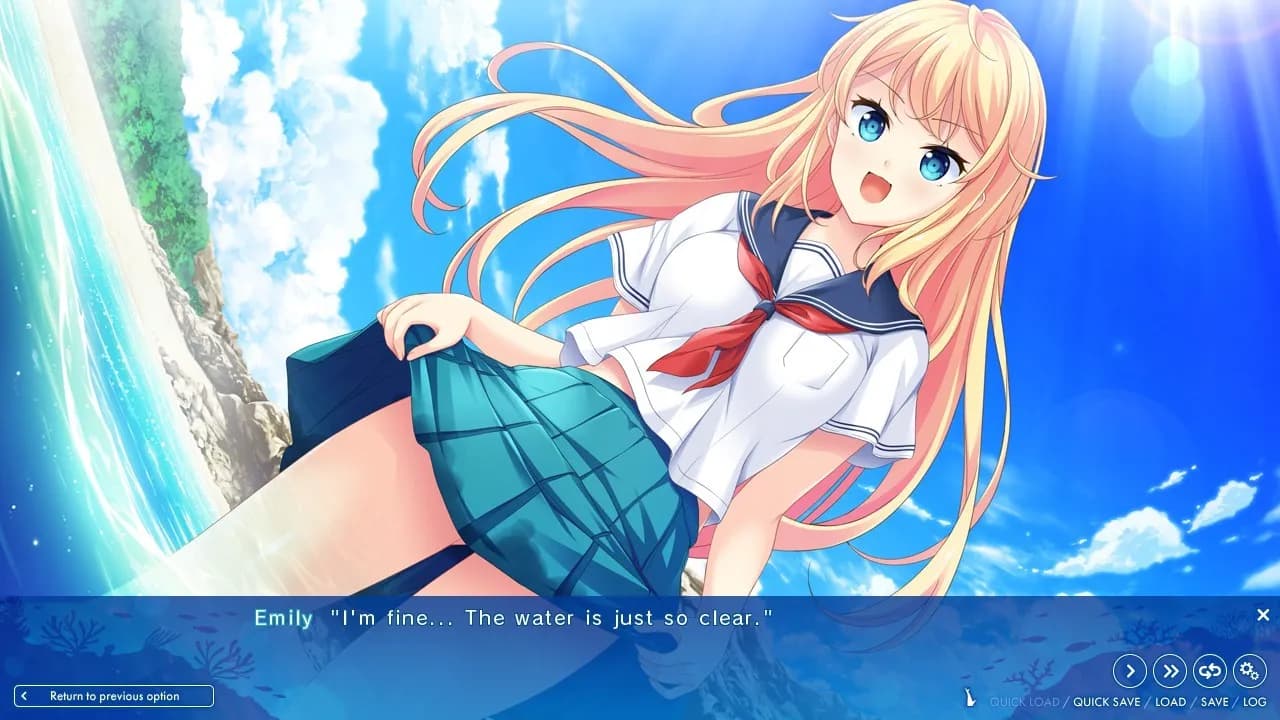Select the QUICK LOAD option

[1026, 701]
